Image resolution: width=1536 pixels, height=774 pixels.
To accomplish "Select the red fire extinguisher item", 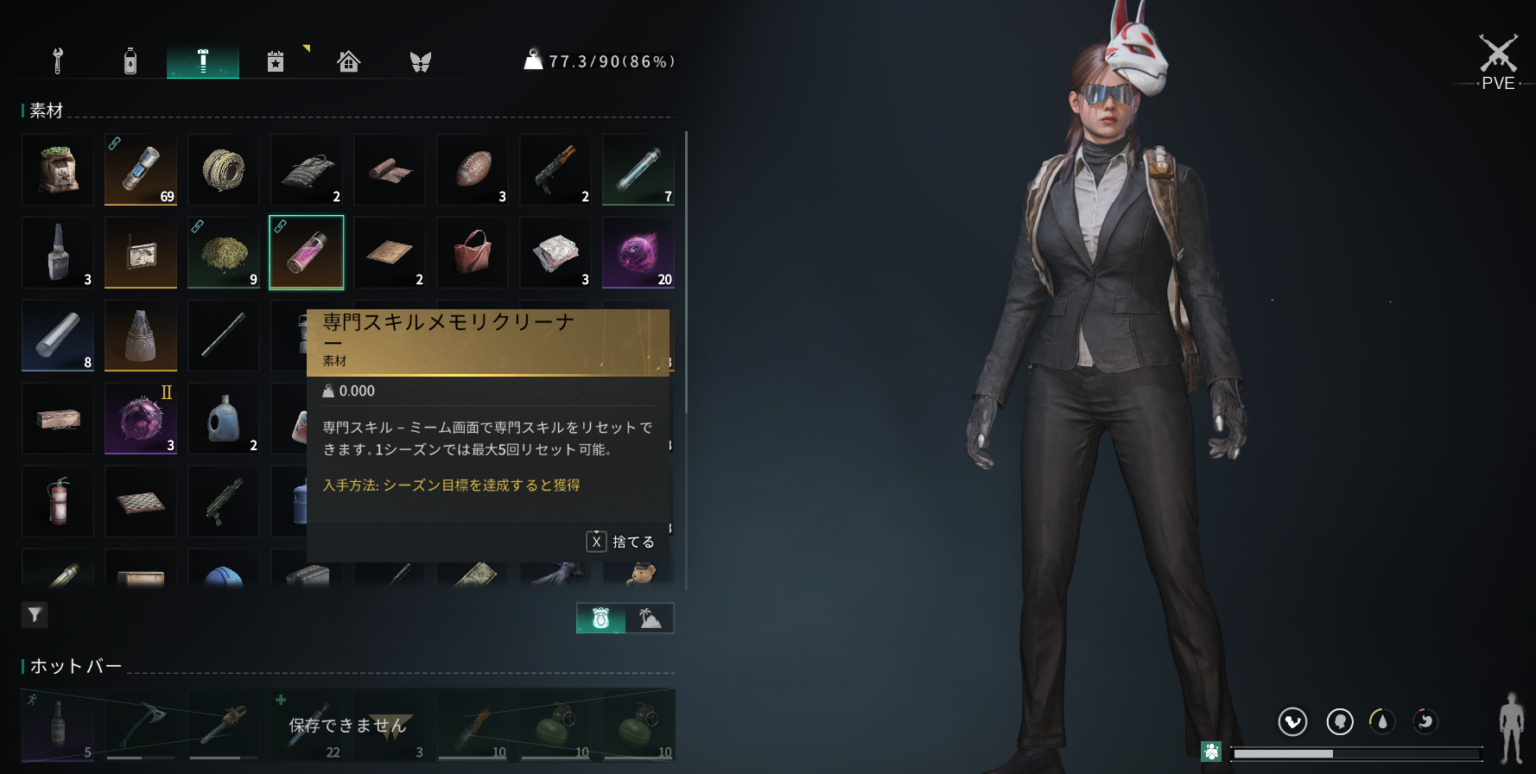I will click(x=58, y=501).
